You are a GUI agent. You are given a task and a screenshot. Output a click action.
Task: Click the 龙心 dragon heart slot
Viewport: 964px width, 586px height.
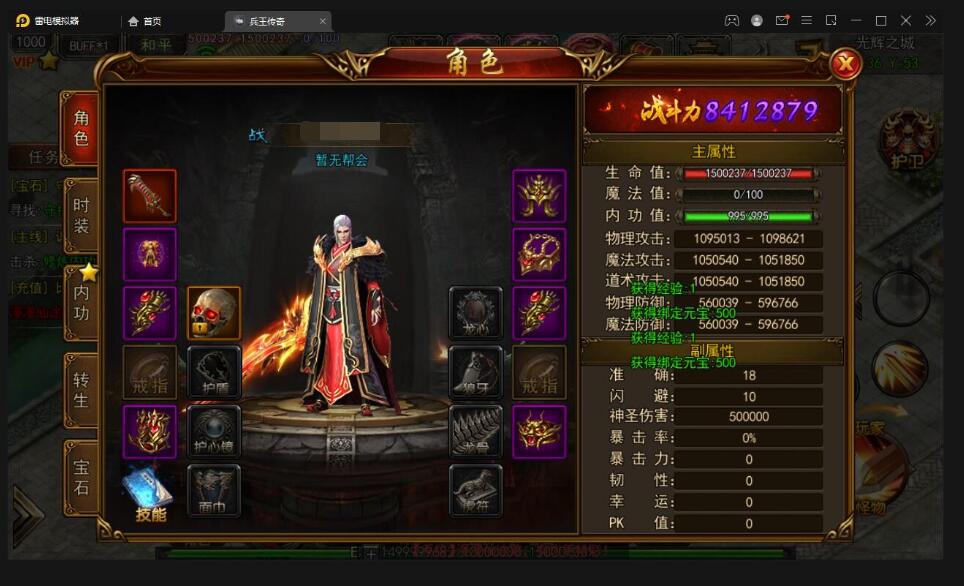475,313
